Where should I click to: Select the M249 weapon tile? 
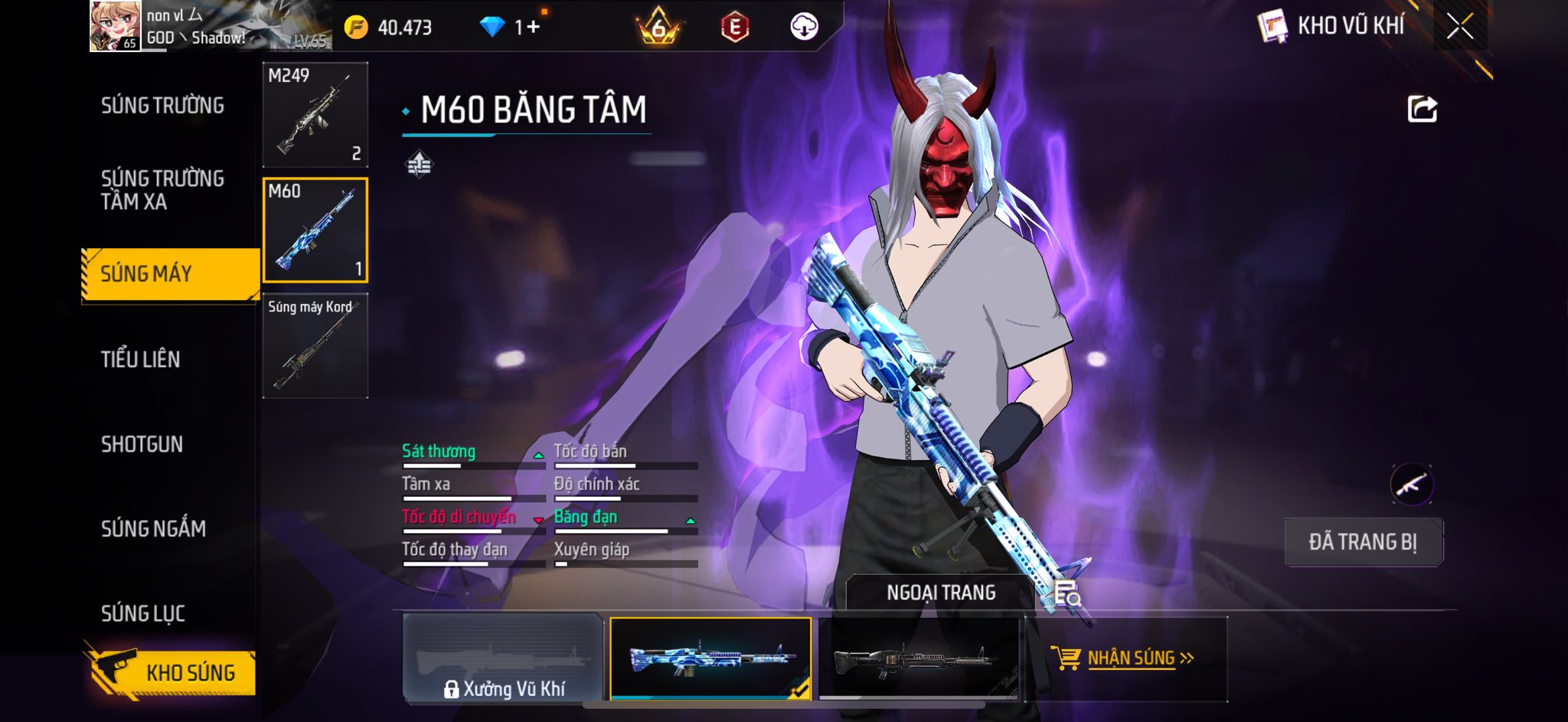pyautogui.click(x=315, y=115)
